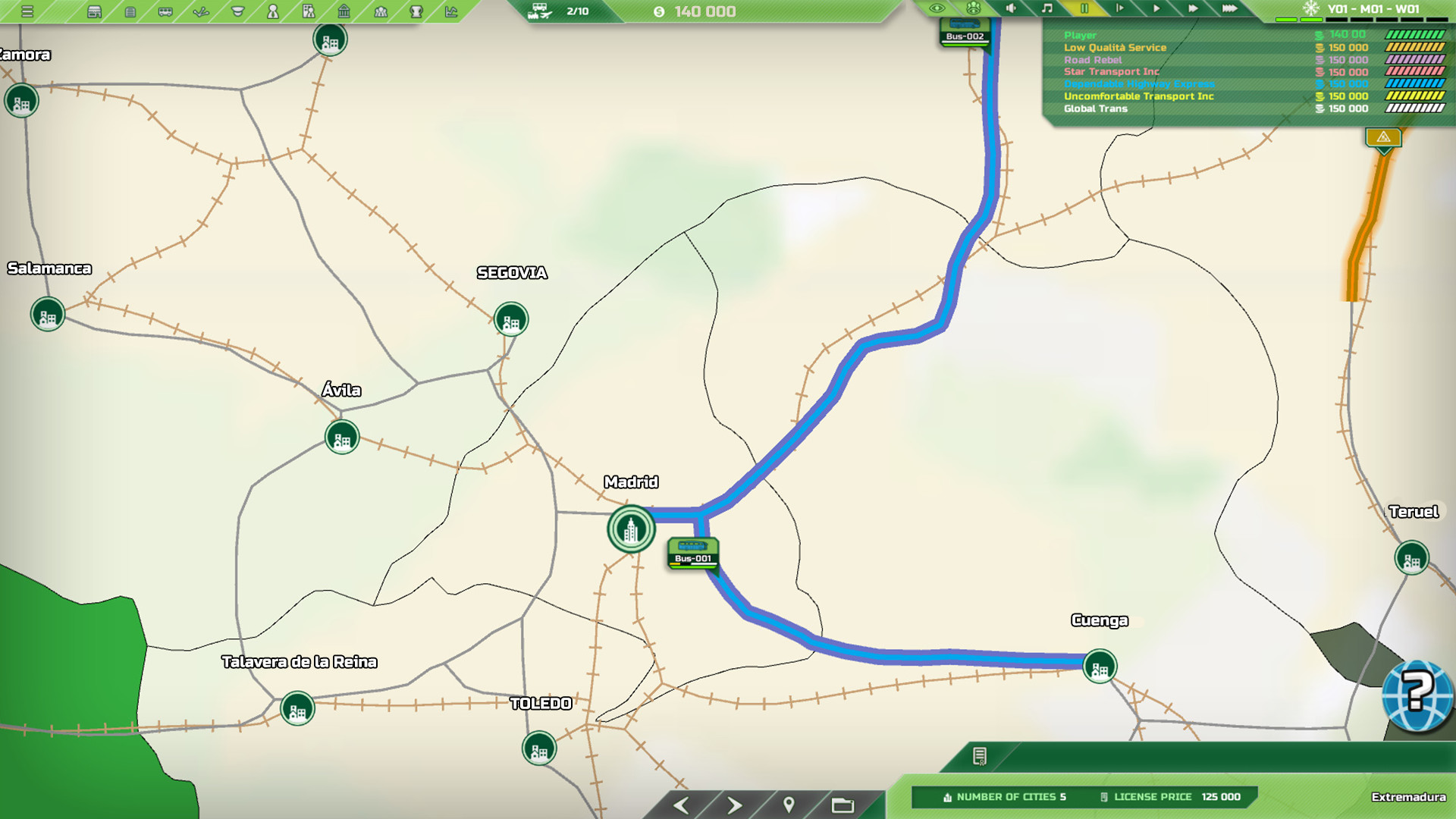Mute game sound via speaker icon

pos(1011,10)
